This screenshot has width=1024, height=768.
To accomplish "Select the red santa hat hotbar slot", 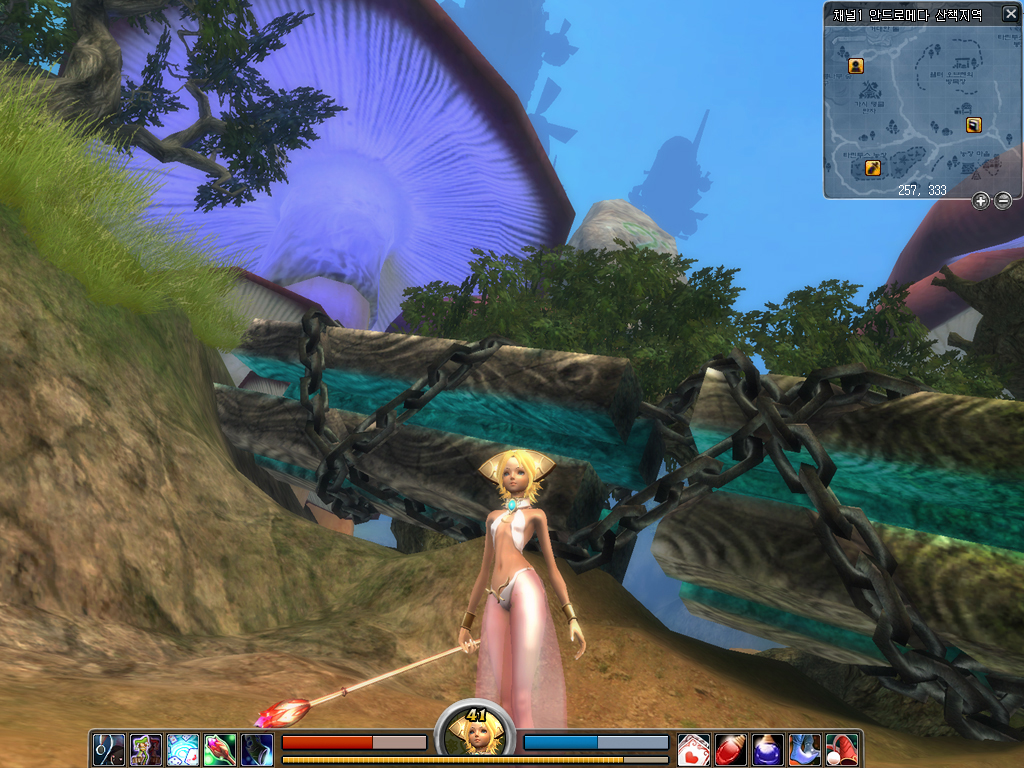I will (x=842, y=749).
